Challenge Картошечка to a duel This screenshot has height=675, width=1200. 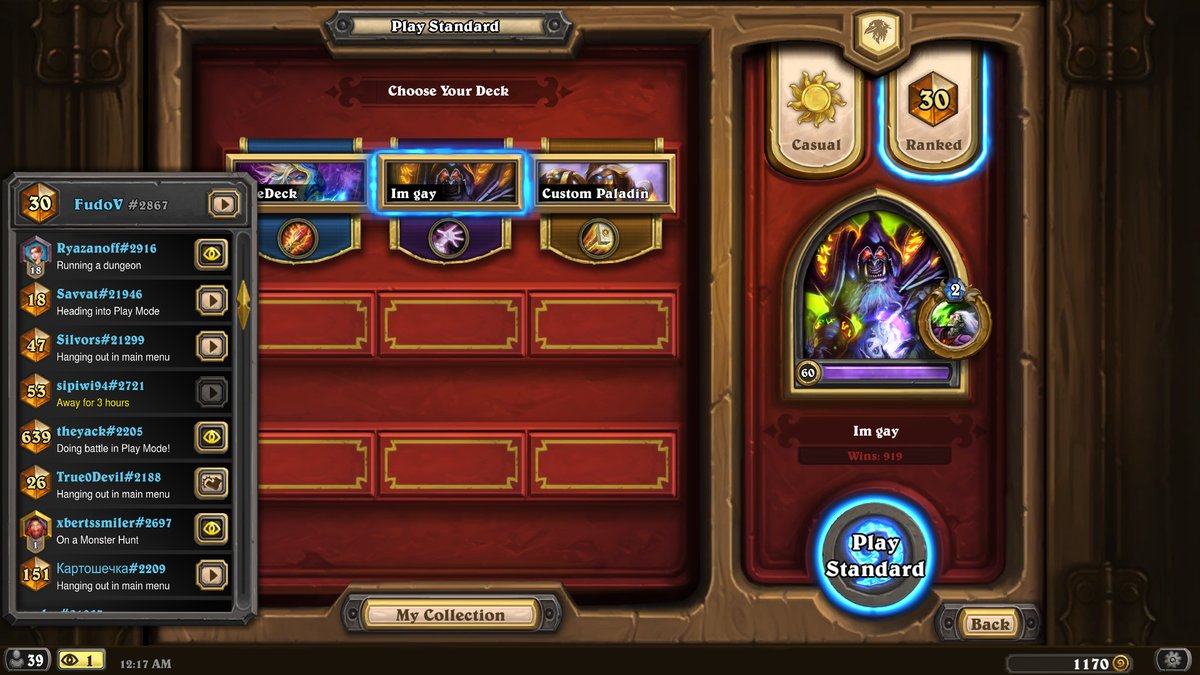pos(211,574)
